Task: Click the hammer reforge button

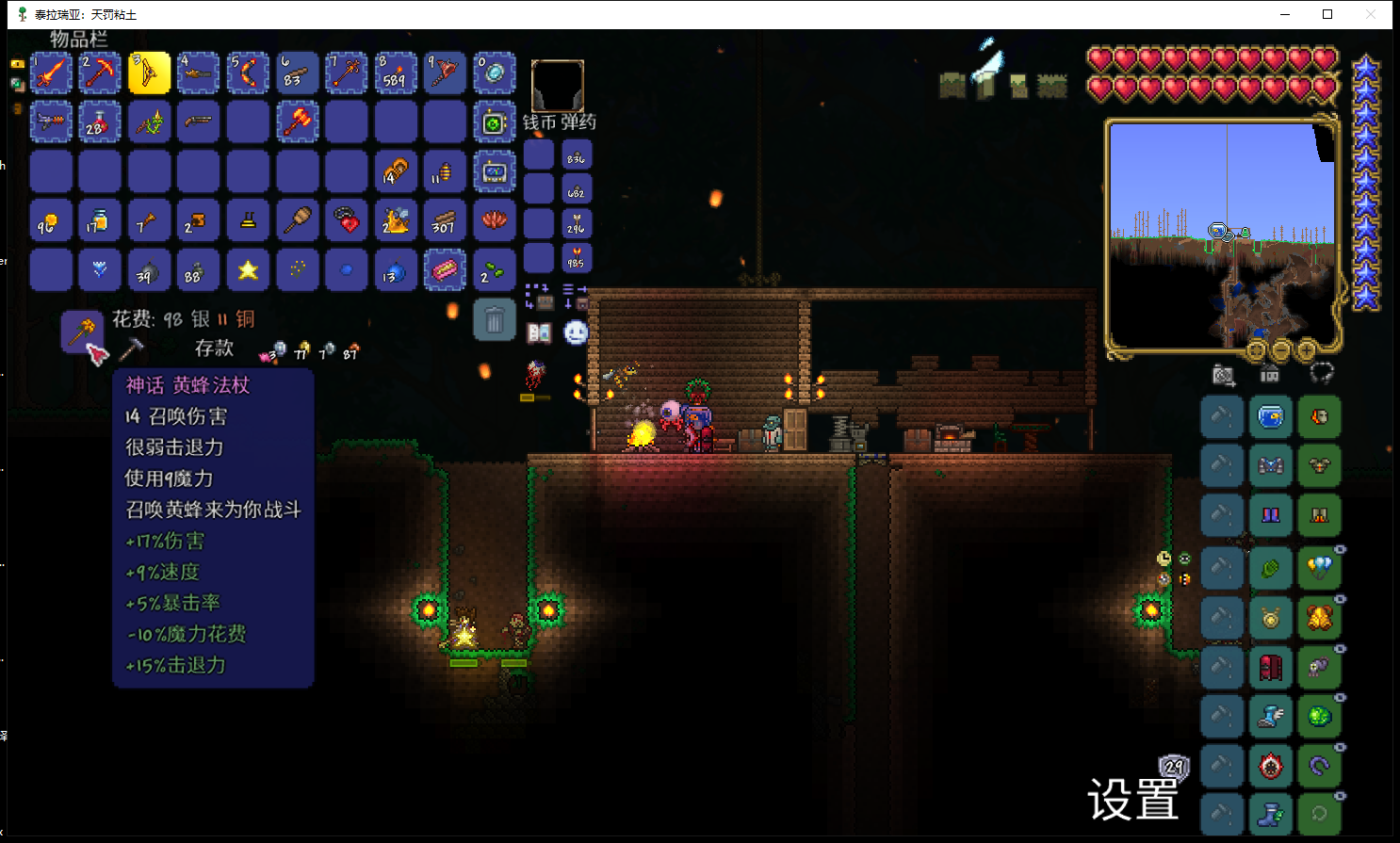Action: [131, 349]
